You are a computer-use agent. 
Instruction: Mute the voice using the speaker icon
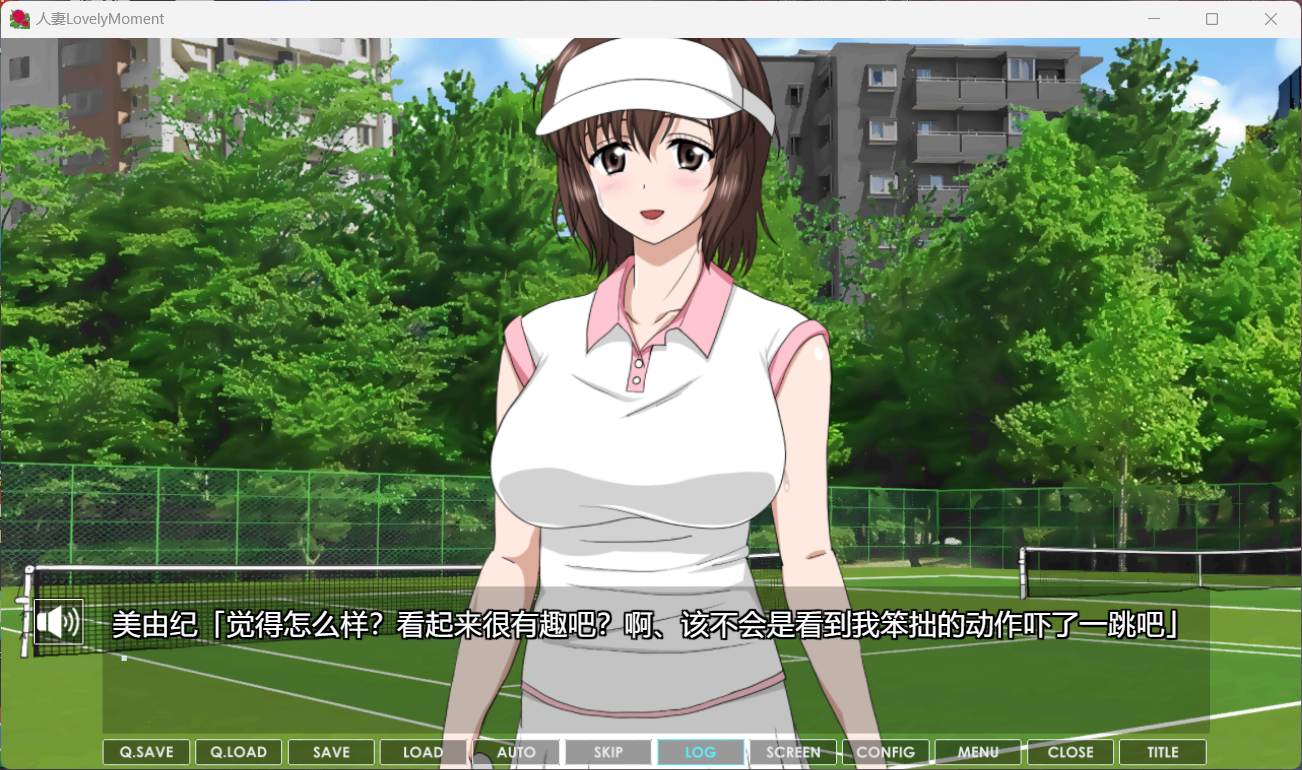(x=60, y=622)
